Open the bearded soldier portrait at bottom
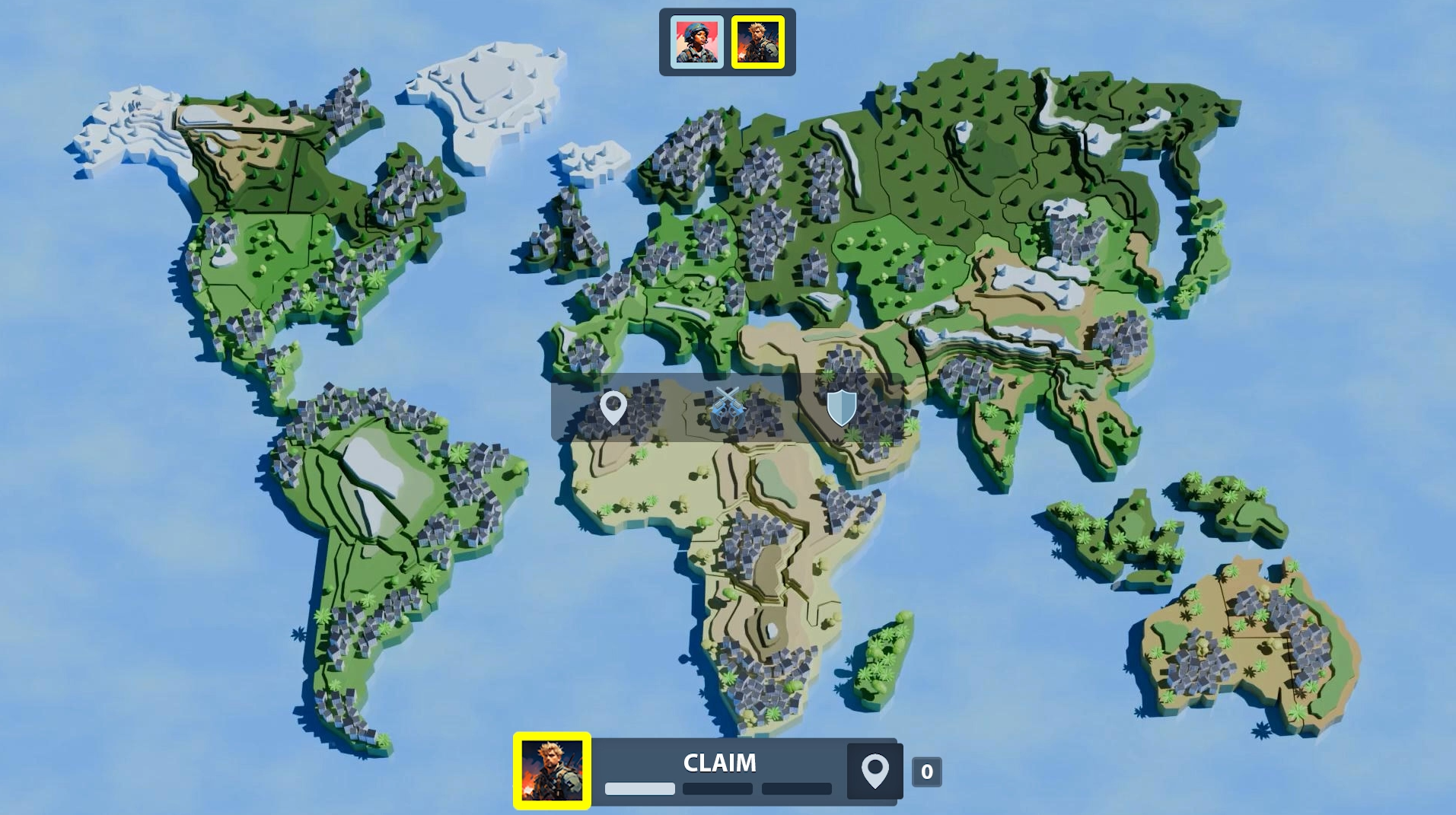This screenshot has height=815, width=1456. click(x=552, y=770)
